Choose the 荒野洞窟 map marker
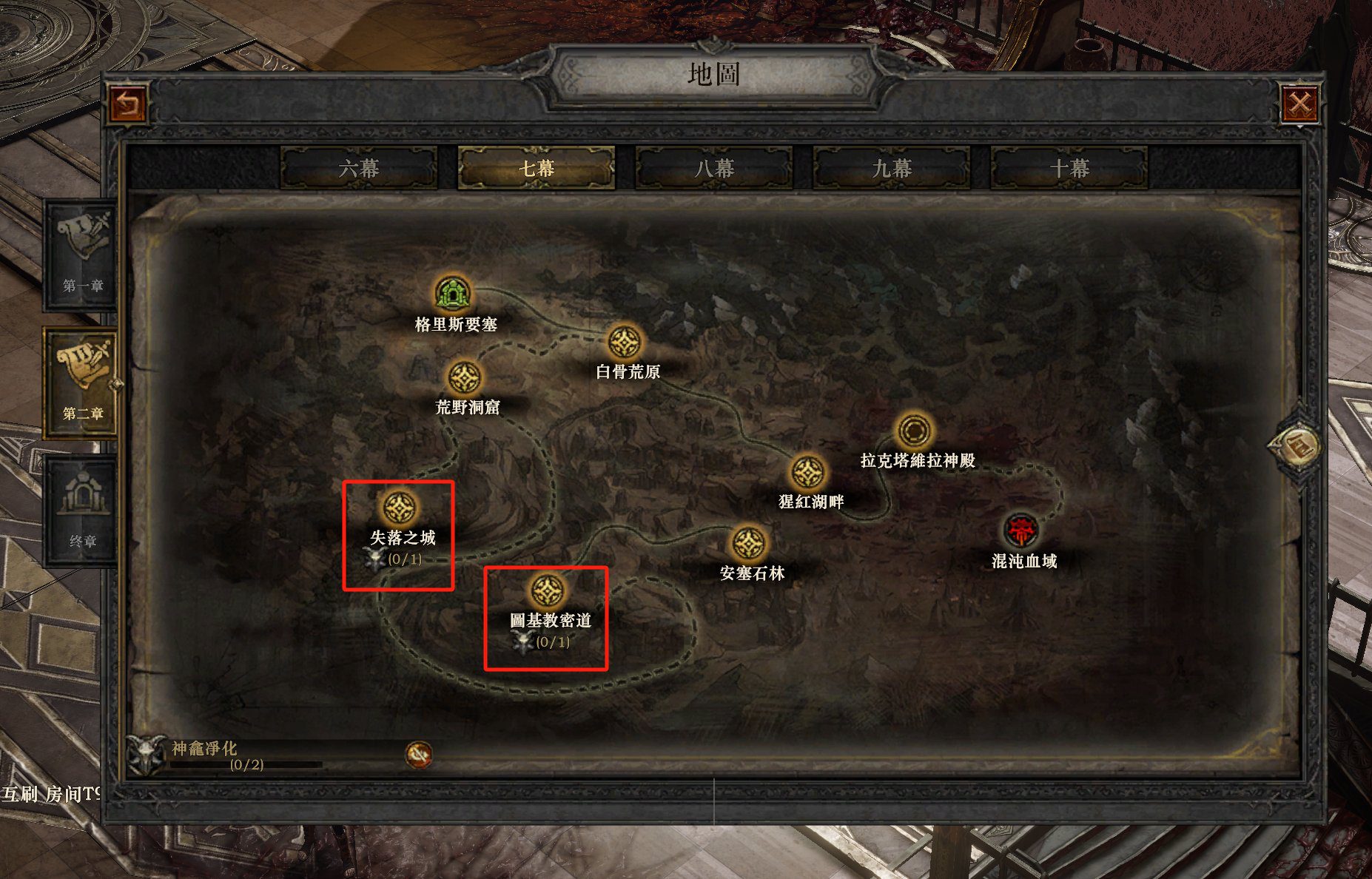The image size is (1372, 879). [465, 378]
